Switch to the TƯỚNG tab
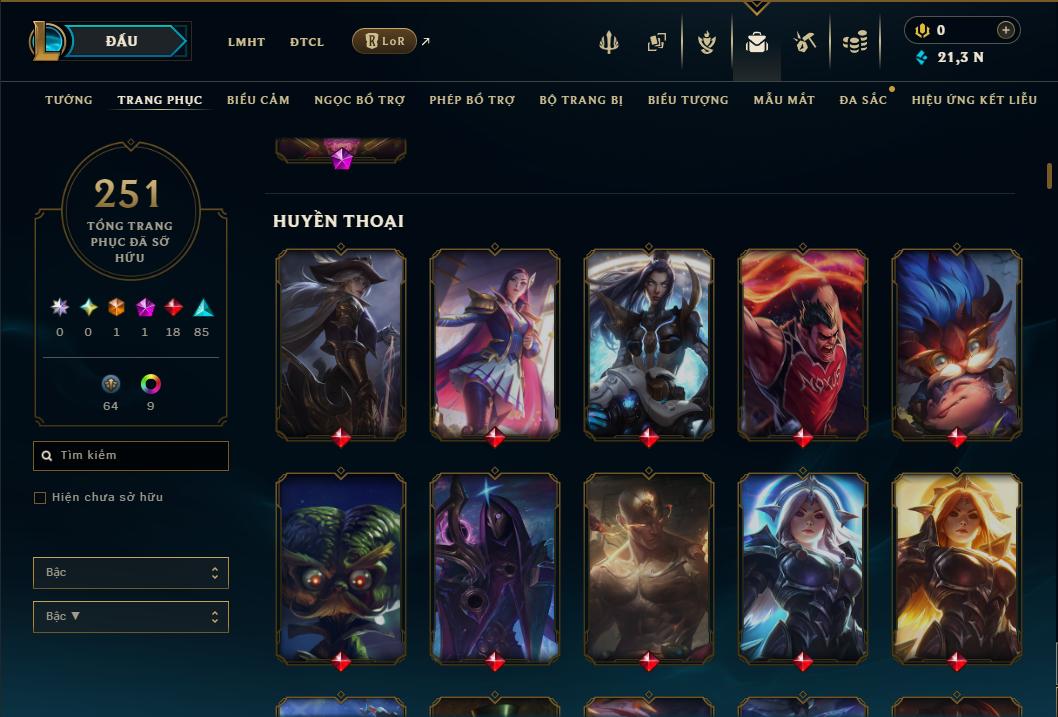The width and height of the screenshot is (1058, 717). click(x=69, y=100)
